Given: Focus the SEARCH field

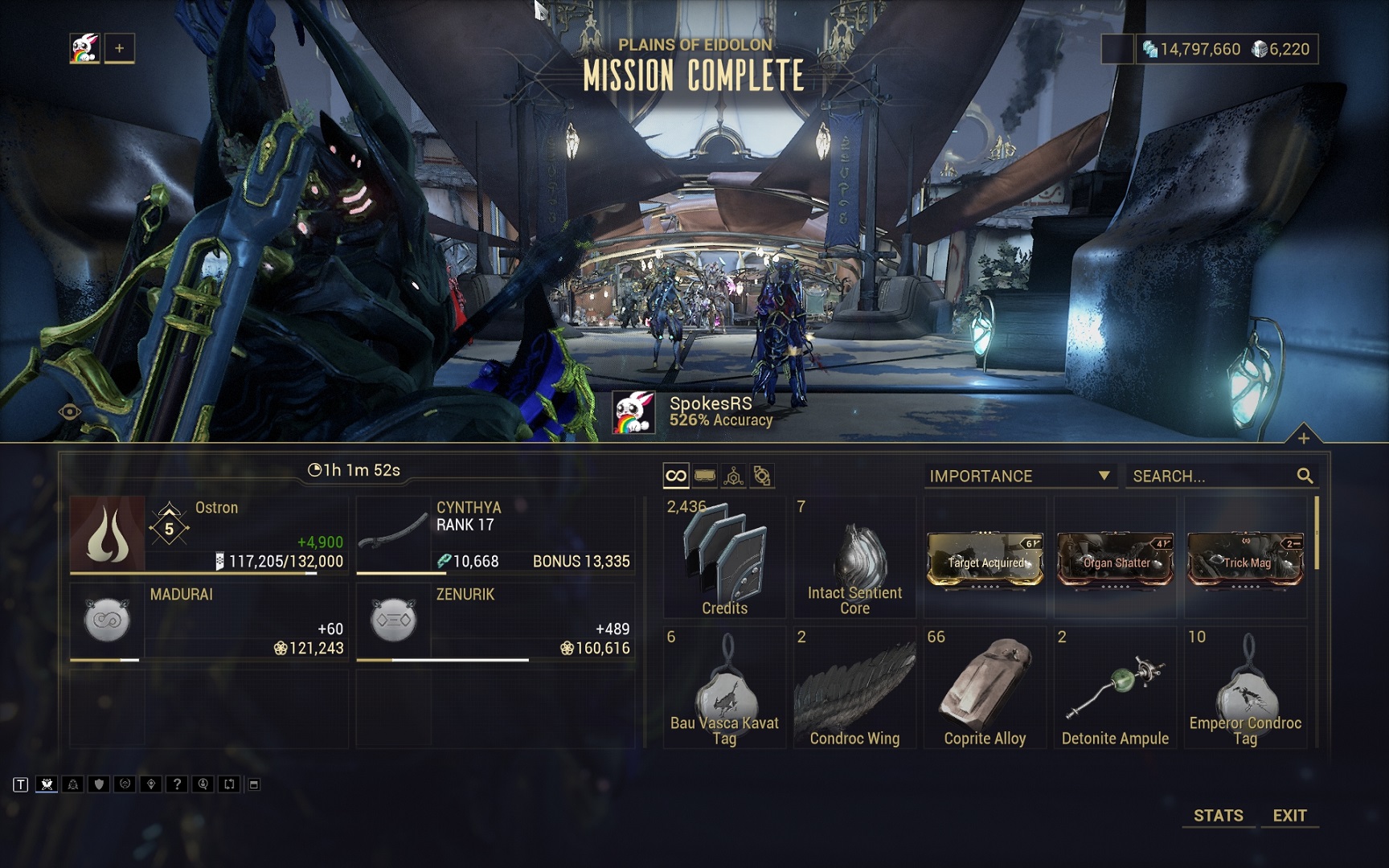Looking at the screenshot, I should (1210, 476).
